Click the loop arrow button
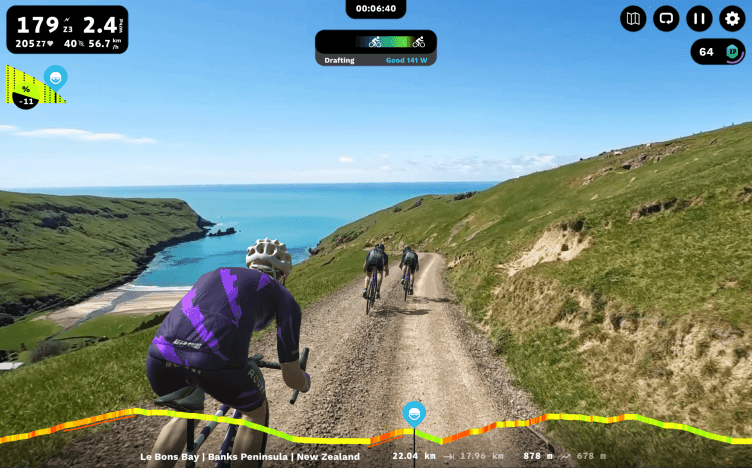Image resolution: width=752 pixels, height=468 pixels. click(x=666, y=18)
